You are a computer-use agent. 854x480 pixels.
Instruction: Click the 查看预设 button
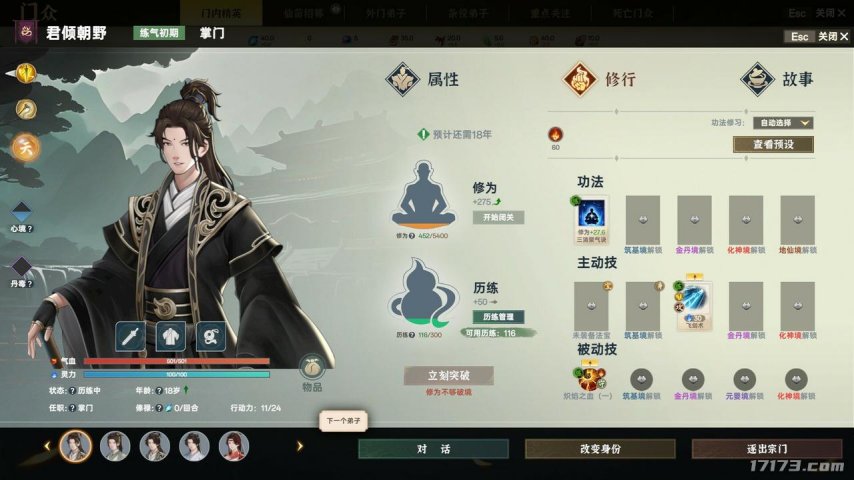coord(772,145)
